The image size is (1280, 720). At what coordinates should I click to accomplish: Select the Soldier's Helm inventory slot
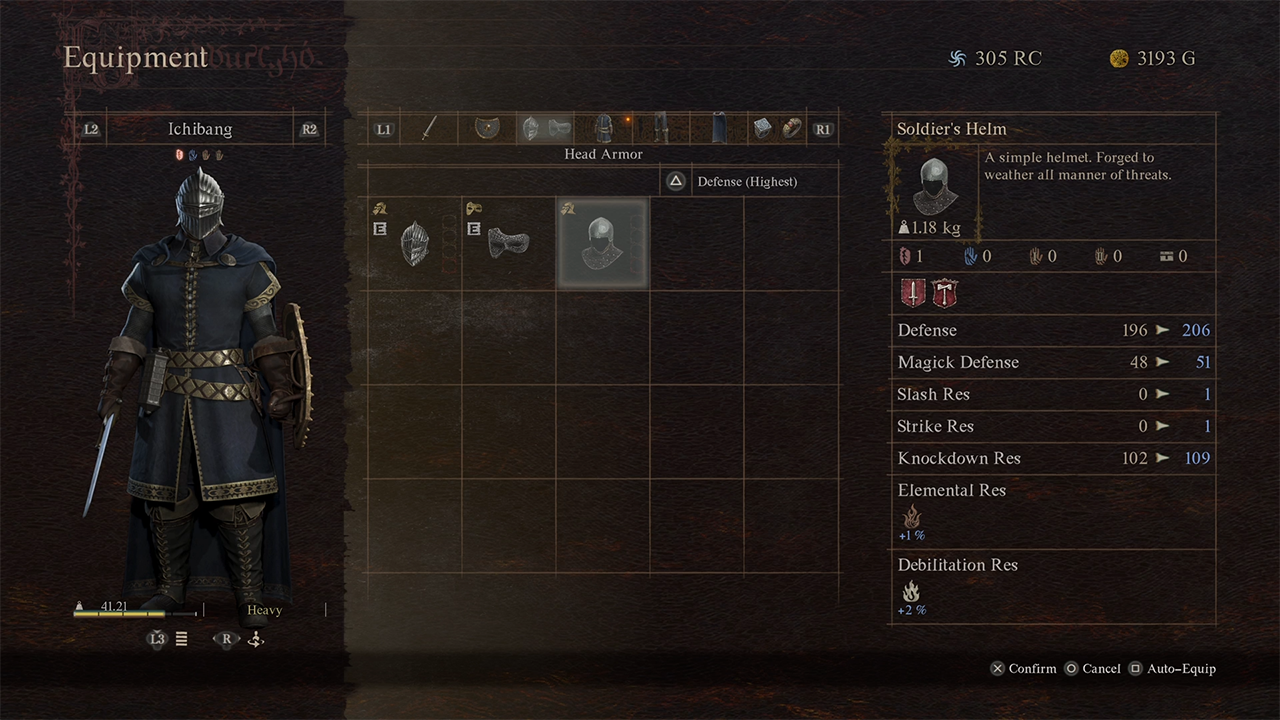tap(602, 243)
